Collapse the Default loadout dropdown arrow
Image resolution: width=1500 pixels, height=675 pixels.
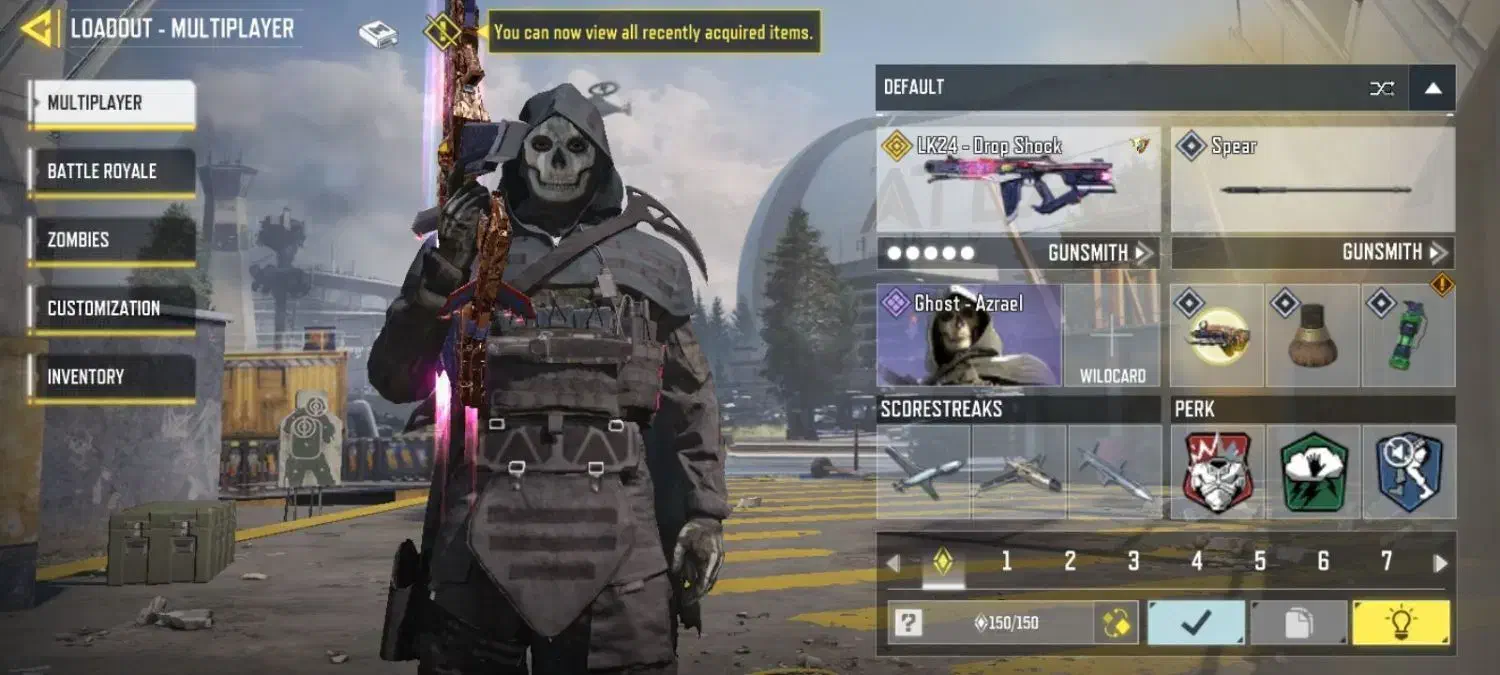tap(1432, 88)
